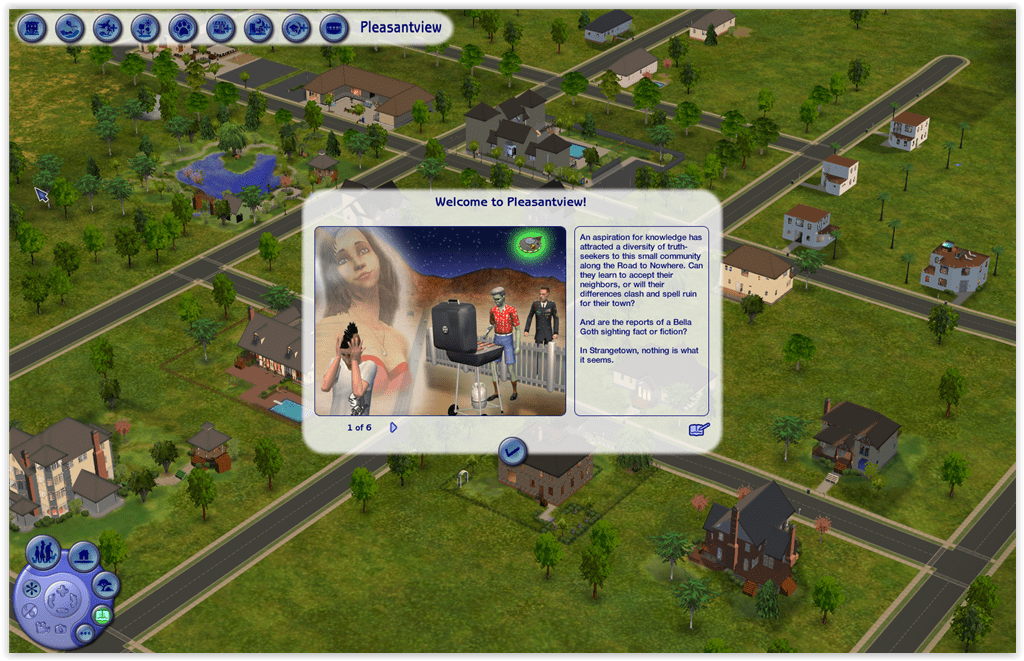
Task: Open the tree decorations tool
Action: (104, 585)
